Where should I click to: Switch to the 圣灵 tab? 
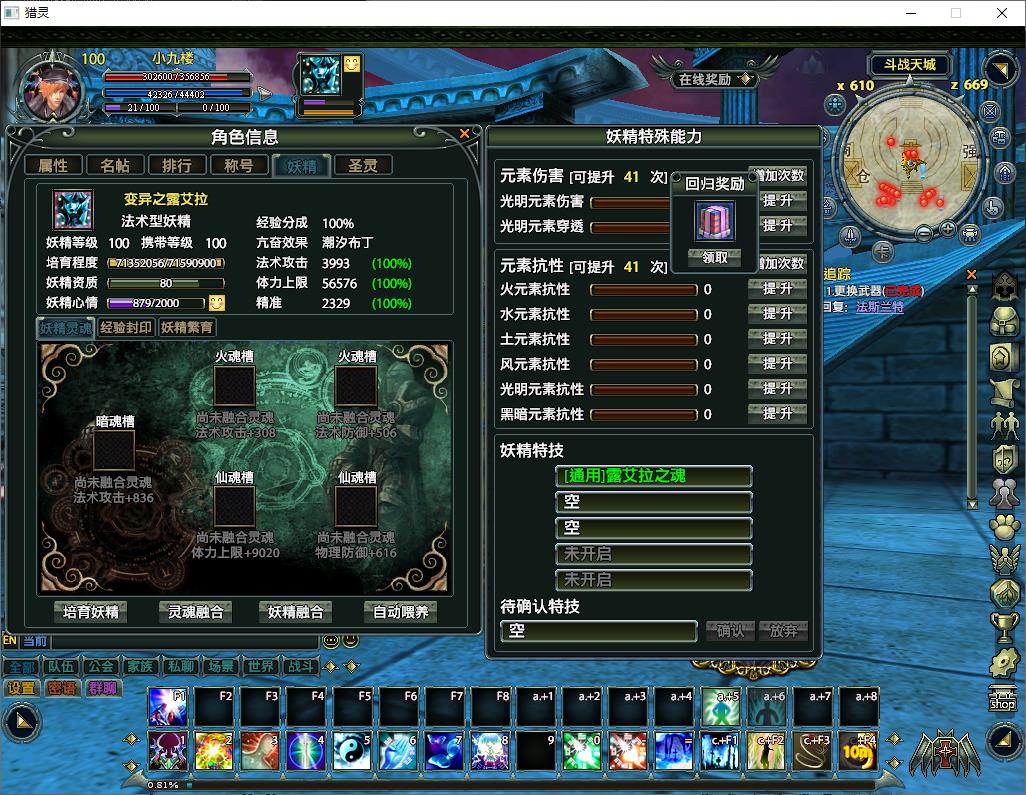363,166
